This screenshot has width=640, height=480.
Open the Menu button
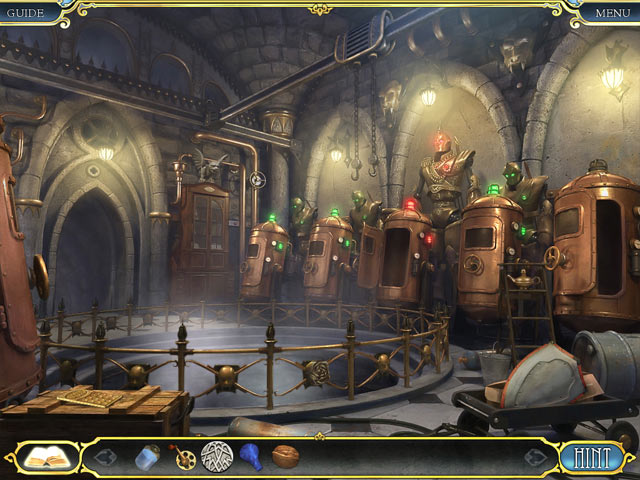[x=612, y=13]
